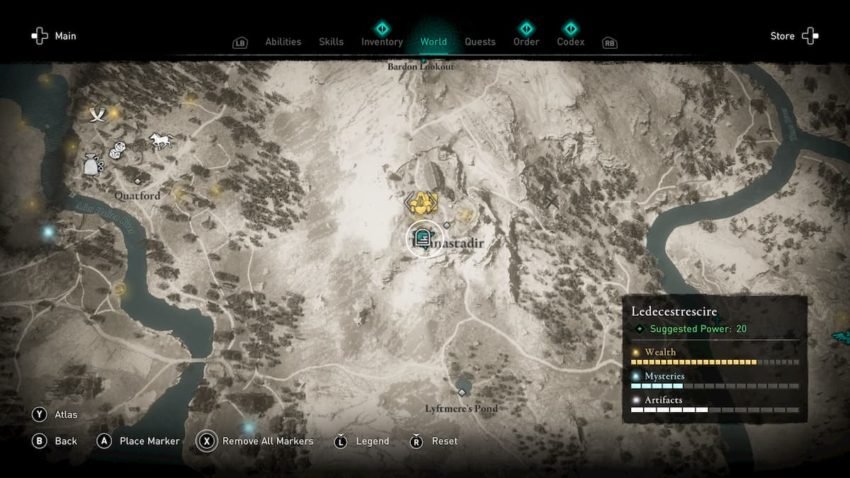The height and width of the screenshot is (478, 850).
Task: Reset the map view
Action: 435,441
